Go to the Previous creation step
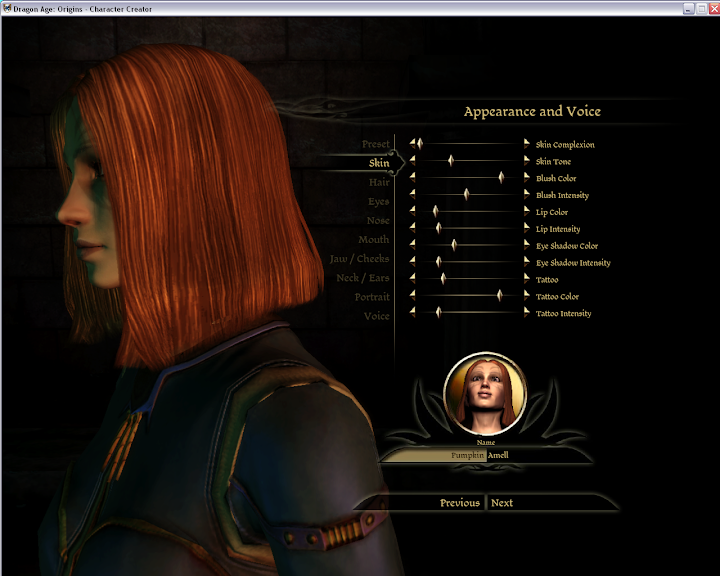720x576 pixels. coord(459,503)
